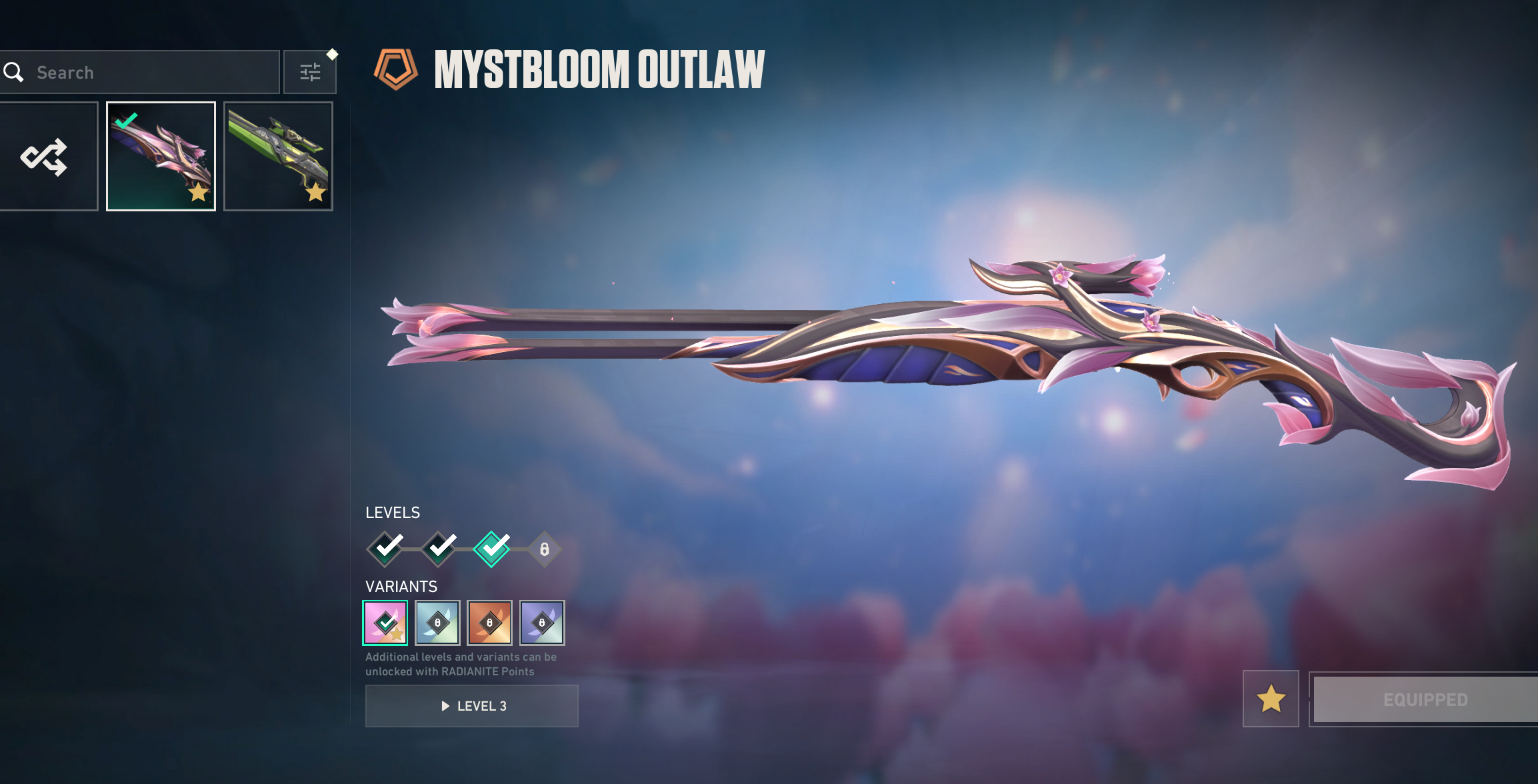
Task: Pick the locked orange variant swatch
Action: pos(489,623)
